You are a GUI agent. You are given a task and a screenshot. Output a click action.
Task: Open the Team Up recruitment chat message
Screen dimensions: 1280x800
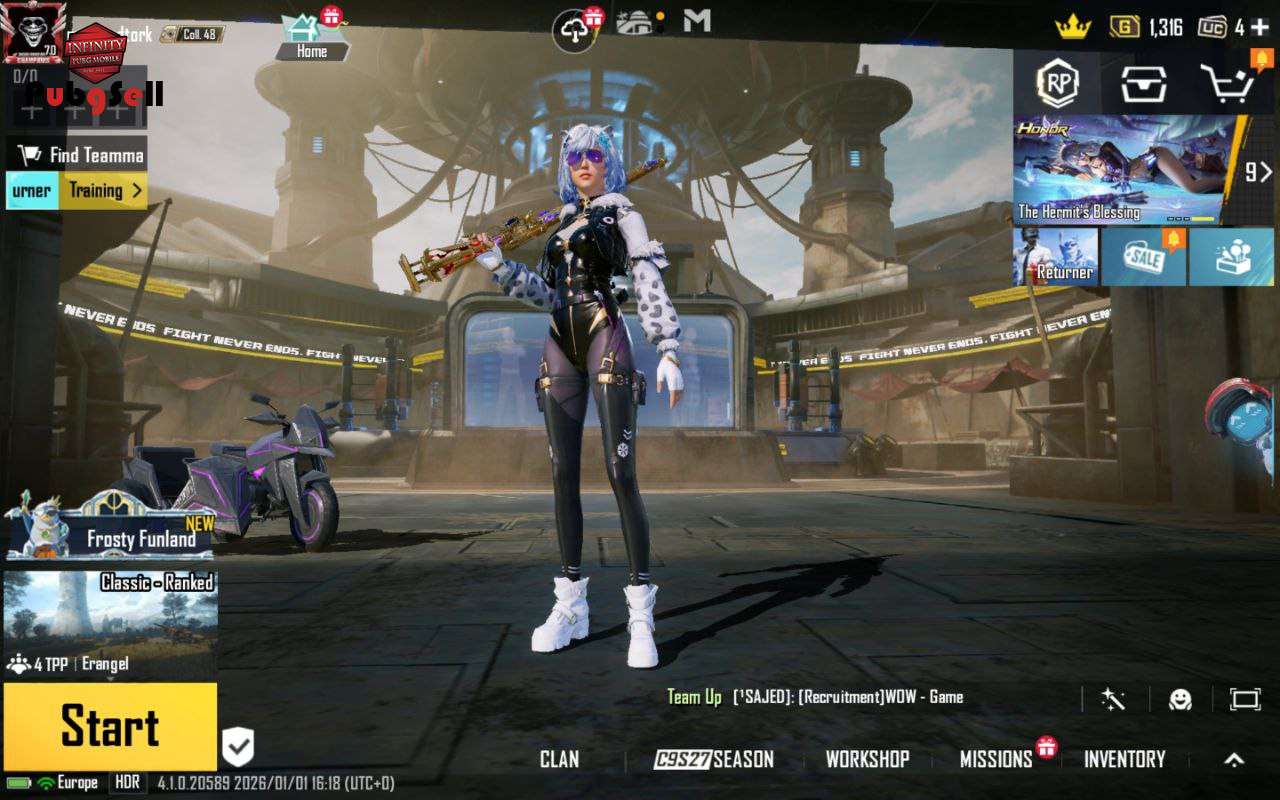coord(815,697)
